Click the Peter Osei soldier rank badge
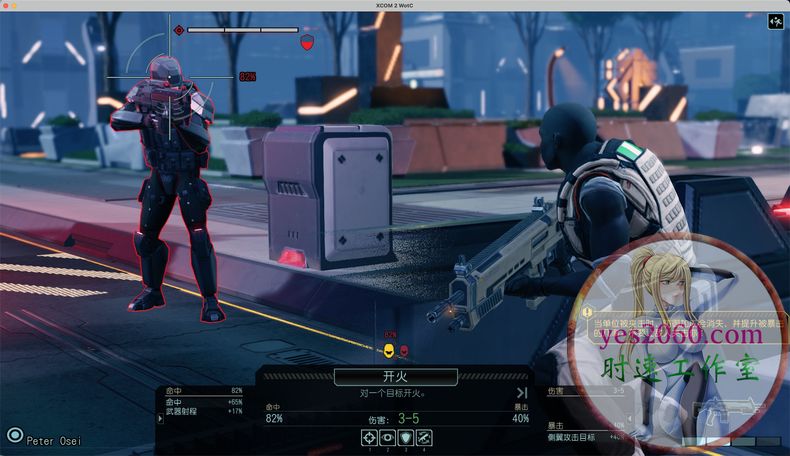Viewport: 790px width, 456px height. [14, 435]
